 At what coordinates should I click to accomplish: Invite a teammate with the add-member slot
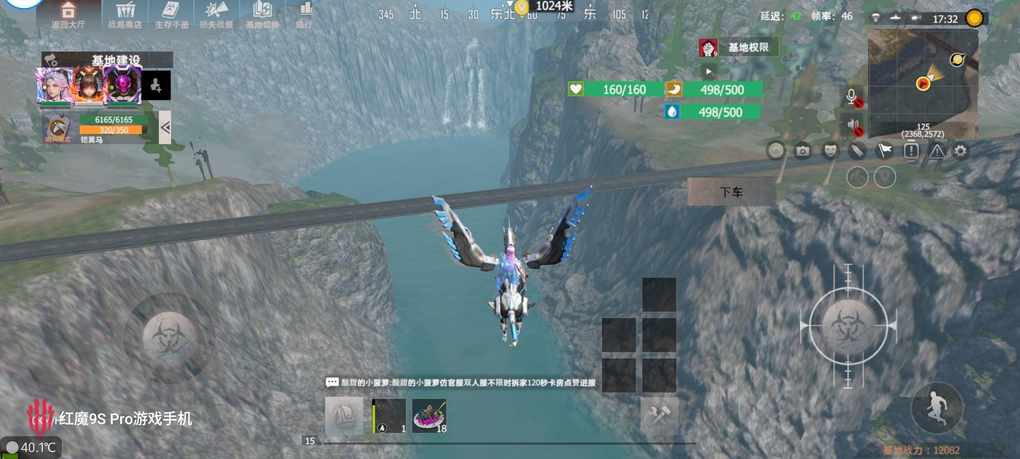[155, 86]
